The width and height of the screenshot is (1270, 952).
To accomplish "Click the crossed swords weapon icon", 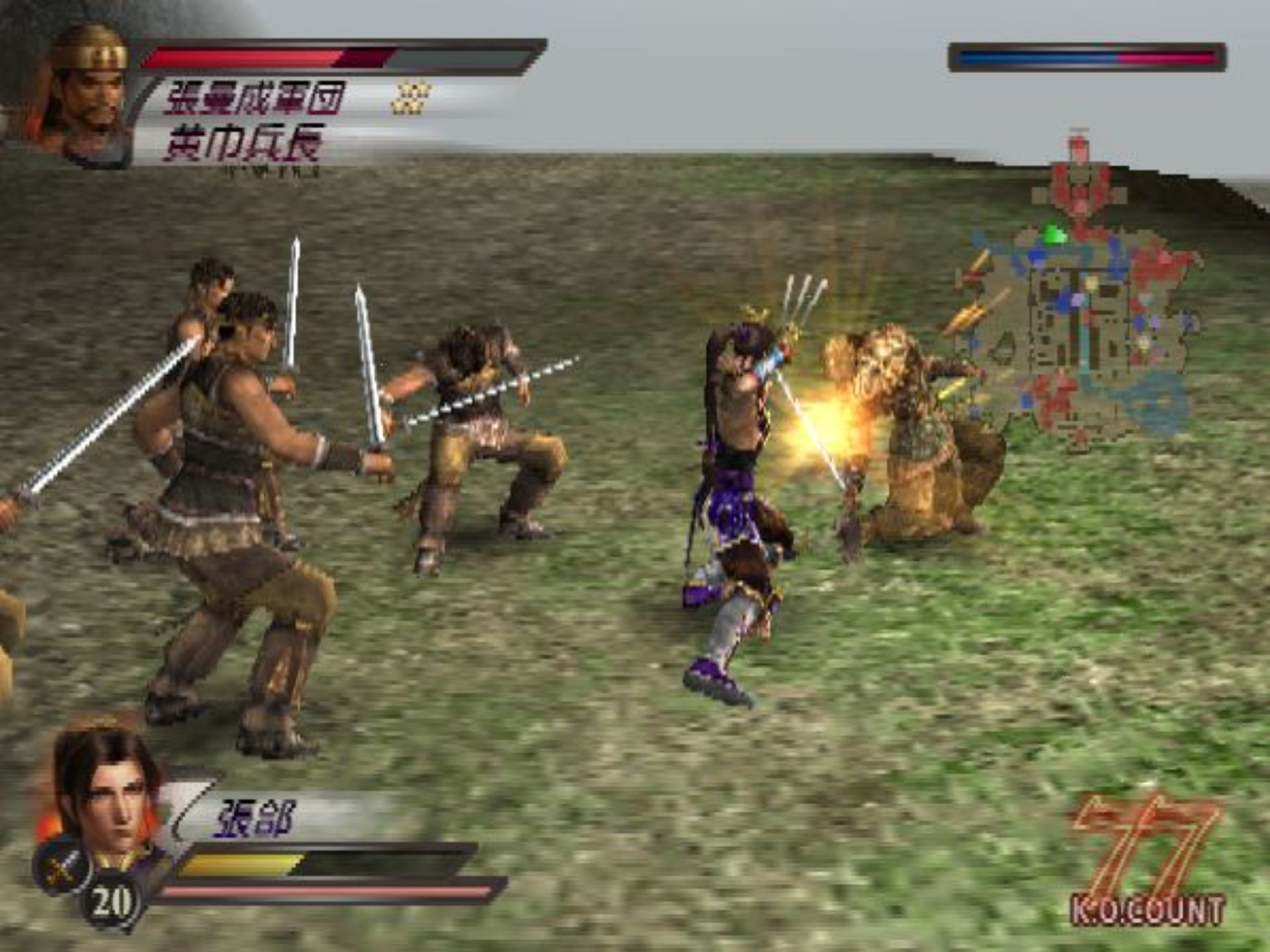I will click(x=62, y=863).
